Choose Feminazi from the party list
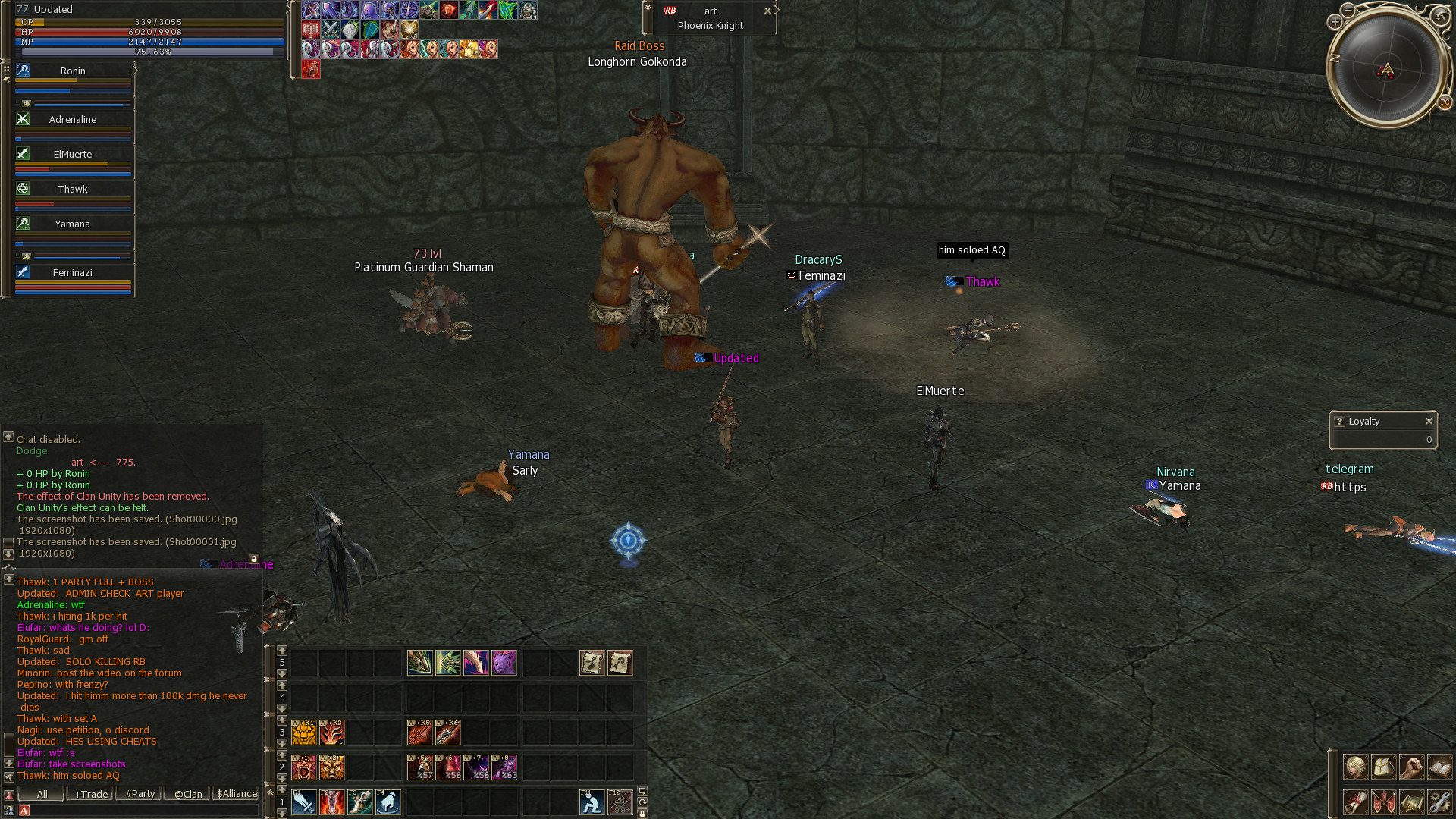Image resolution: width=1456 pixels, height=819 pixels. pyautogui.click(x=73, y=272)
